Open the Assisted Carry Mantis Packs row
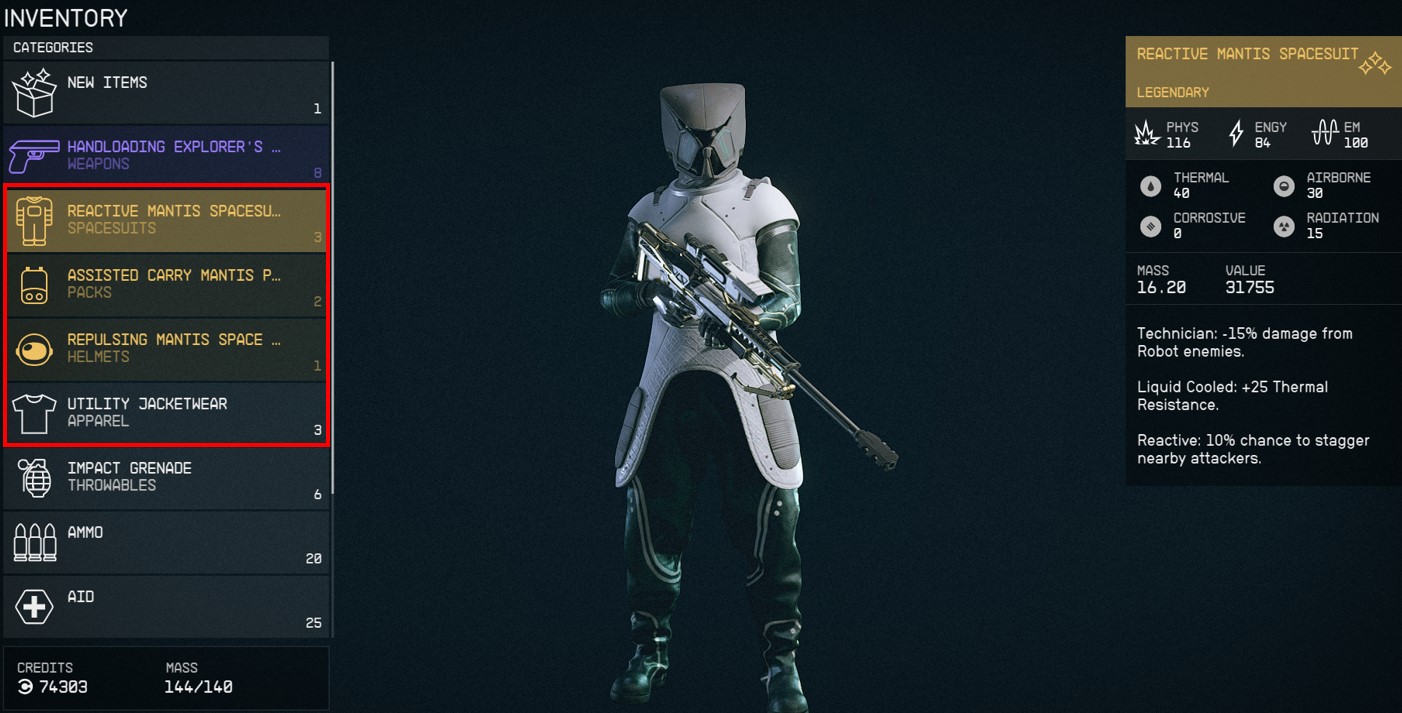 (x=166, y=284)
